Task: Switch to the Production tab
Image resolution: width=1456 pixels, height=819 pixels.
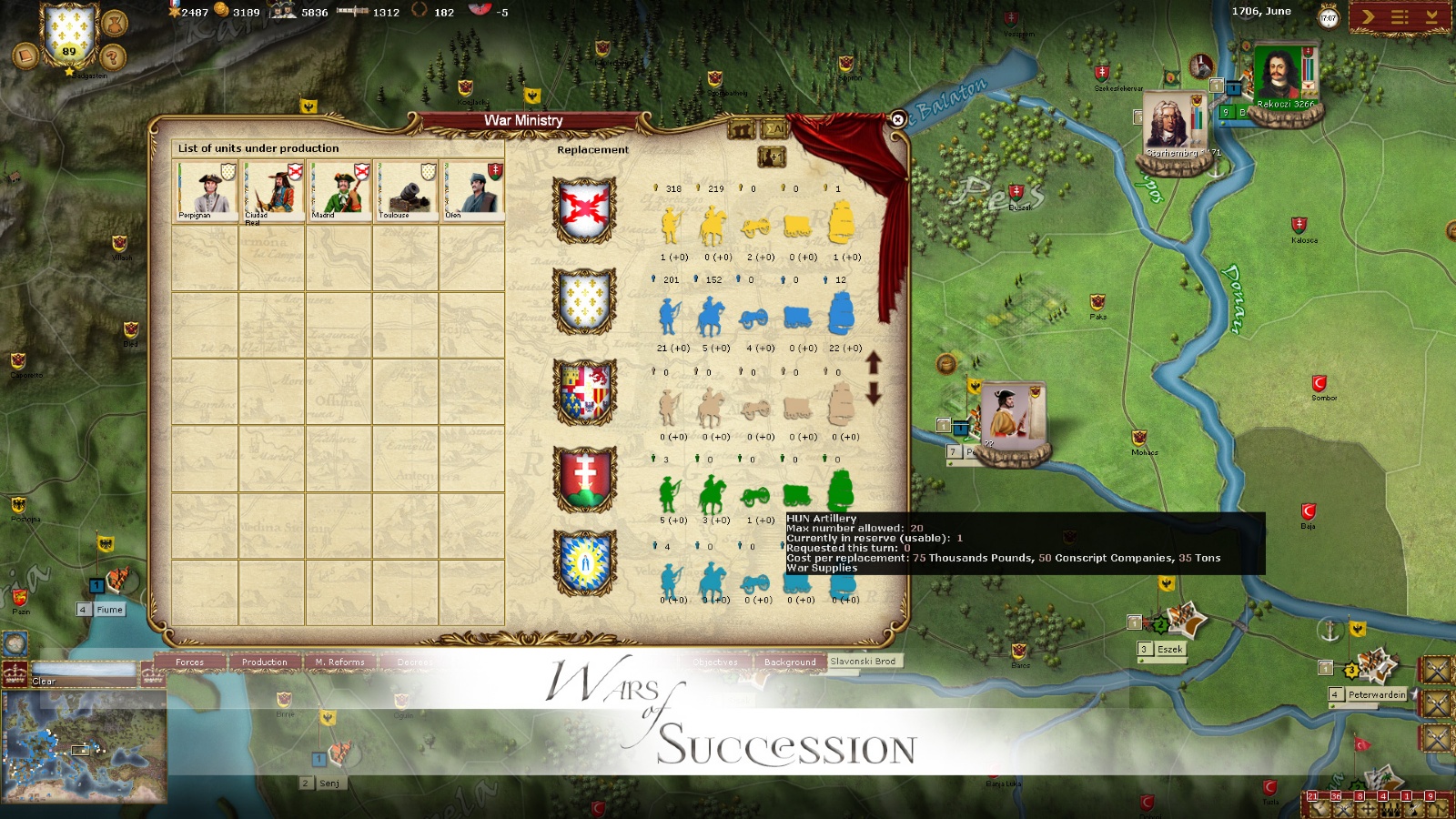Action: [x=264, y=662]
